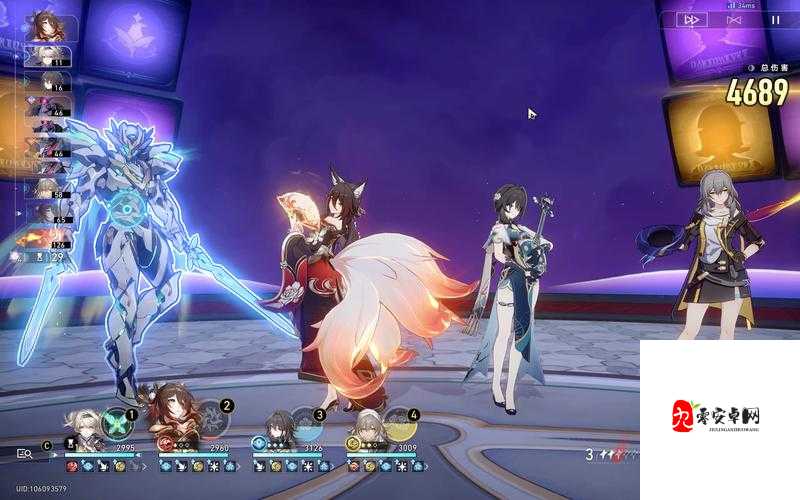
Task: Select the action order portrait marked 11
Action: pos(46,57)
